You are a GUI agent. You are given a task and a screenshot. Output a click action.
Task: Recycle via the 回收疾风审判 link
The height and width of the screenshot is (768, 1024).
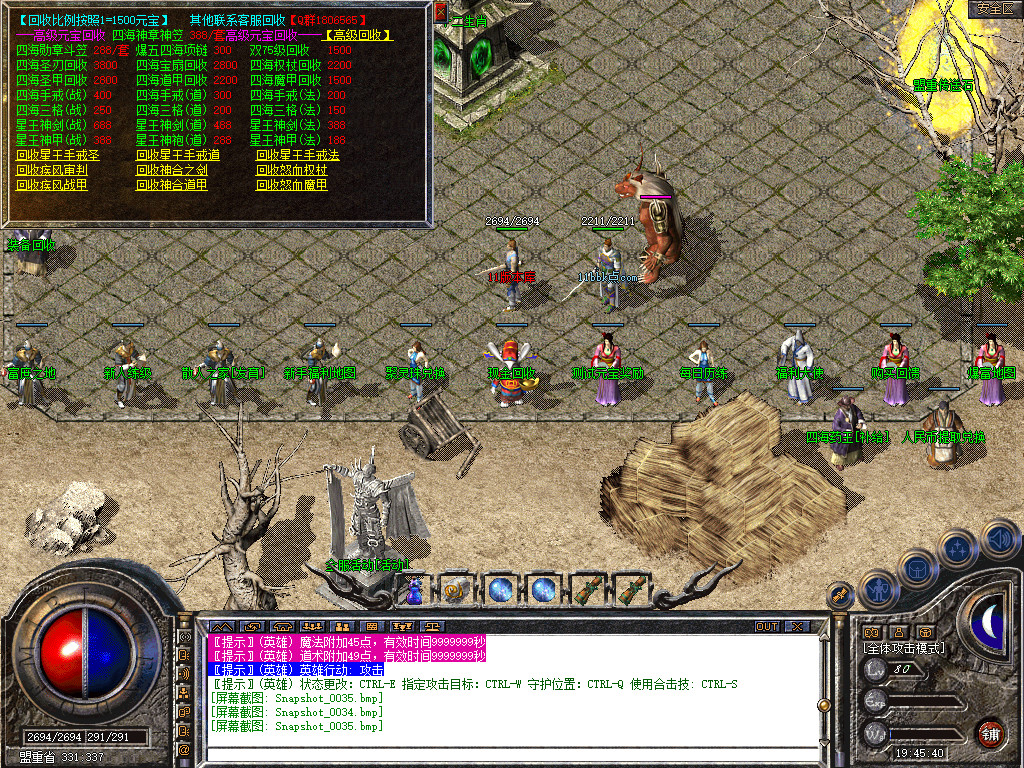52,170
